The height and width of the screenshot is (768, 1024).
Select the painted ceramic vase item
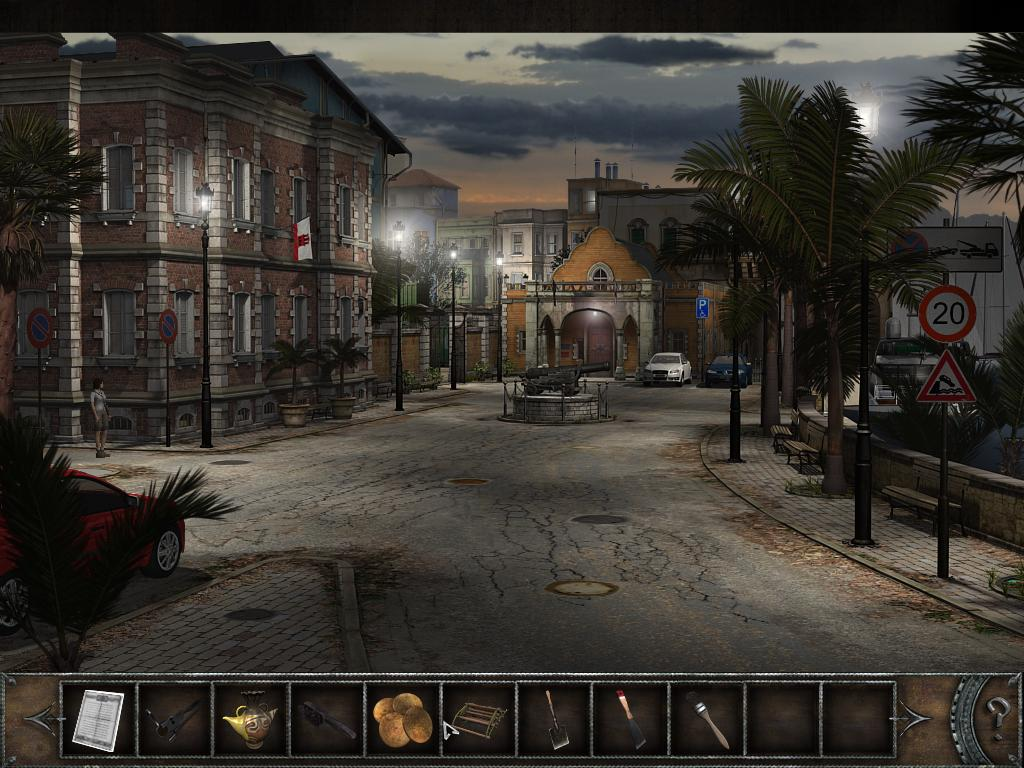(x=250, y=719)
